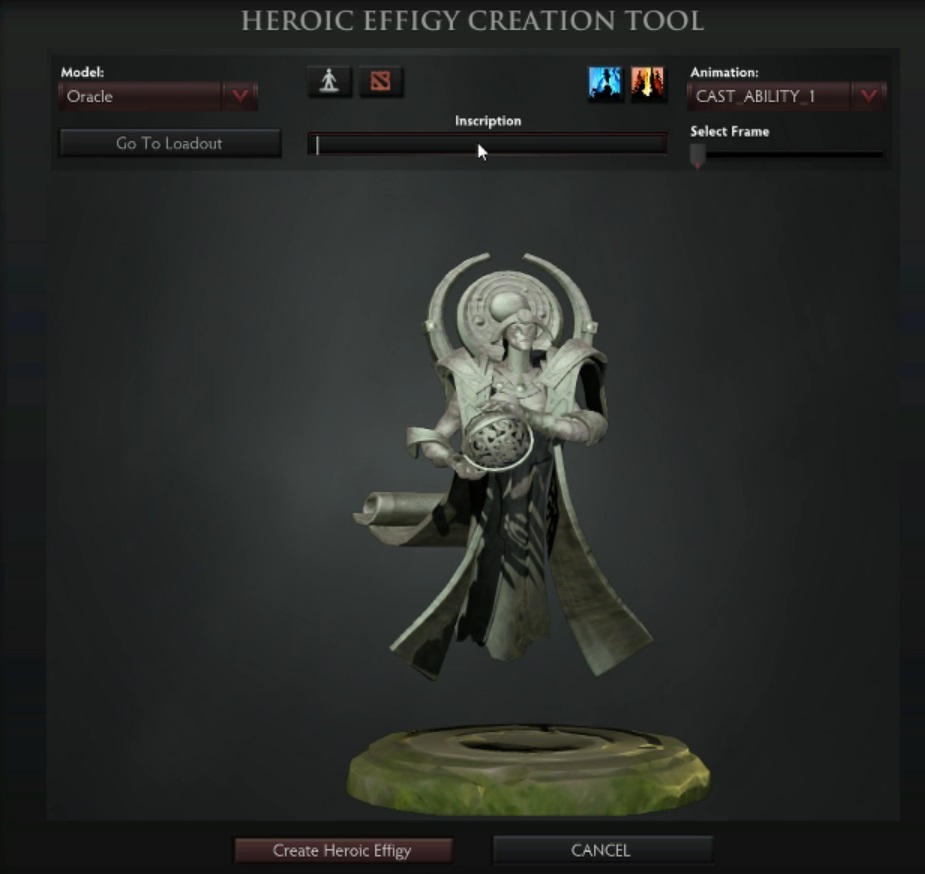The height and width of the screenshot is (874, 925).
Task: Click the Go To Loadout button
Action: tap(169, 143)
